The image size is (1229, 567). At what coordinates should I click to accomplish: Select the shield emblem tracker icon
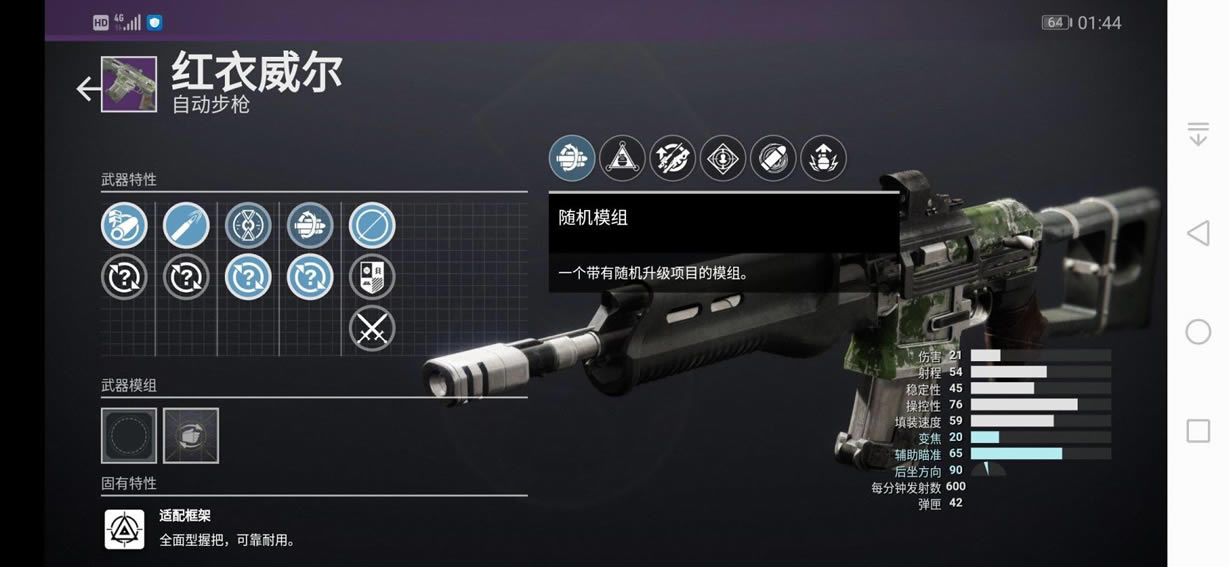372,278
